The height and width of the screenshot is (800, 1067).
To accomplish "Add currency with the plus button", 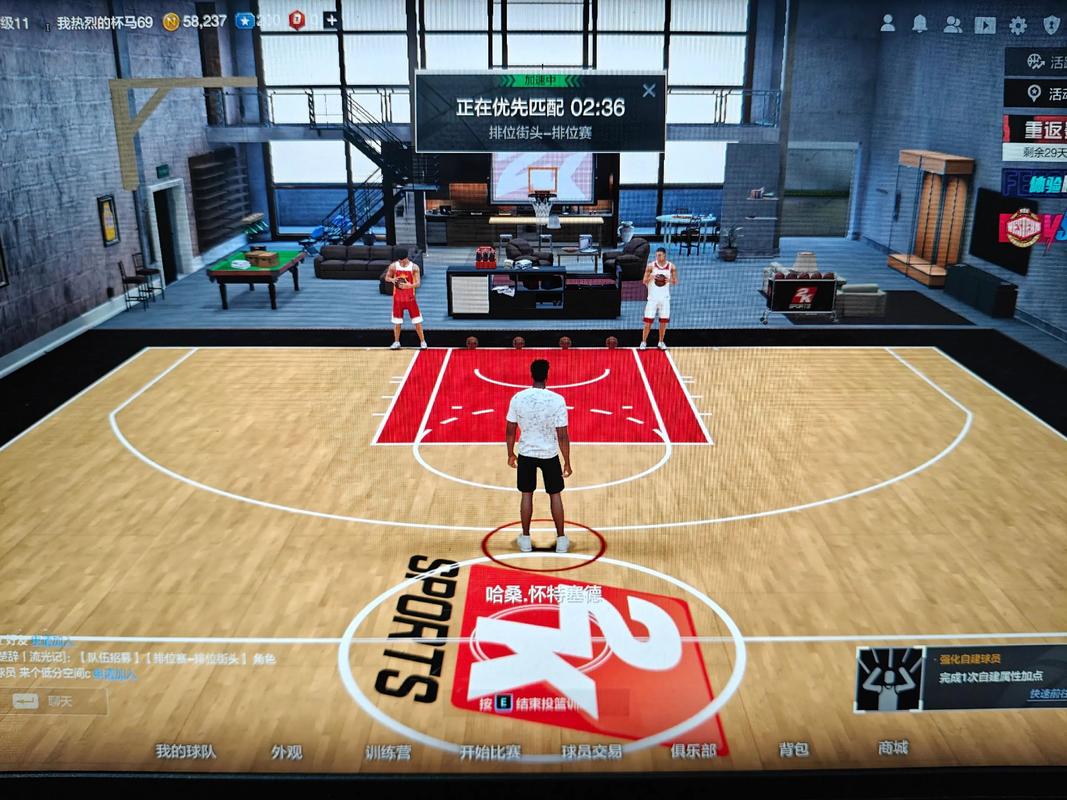I will pos(330,20).
